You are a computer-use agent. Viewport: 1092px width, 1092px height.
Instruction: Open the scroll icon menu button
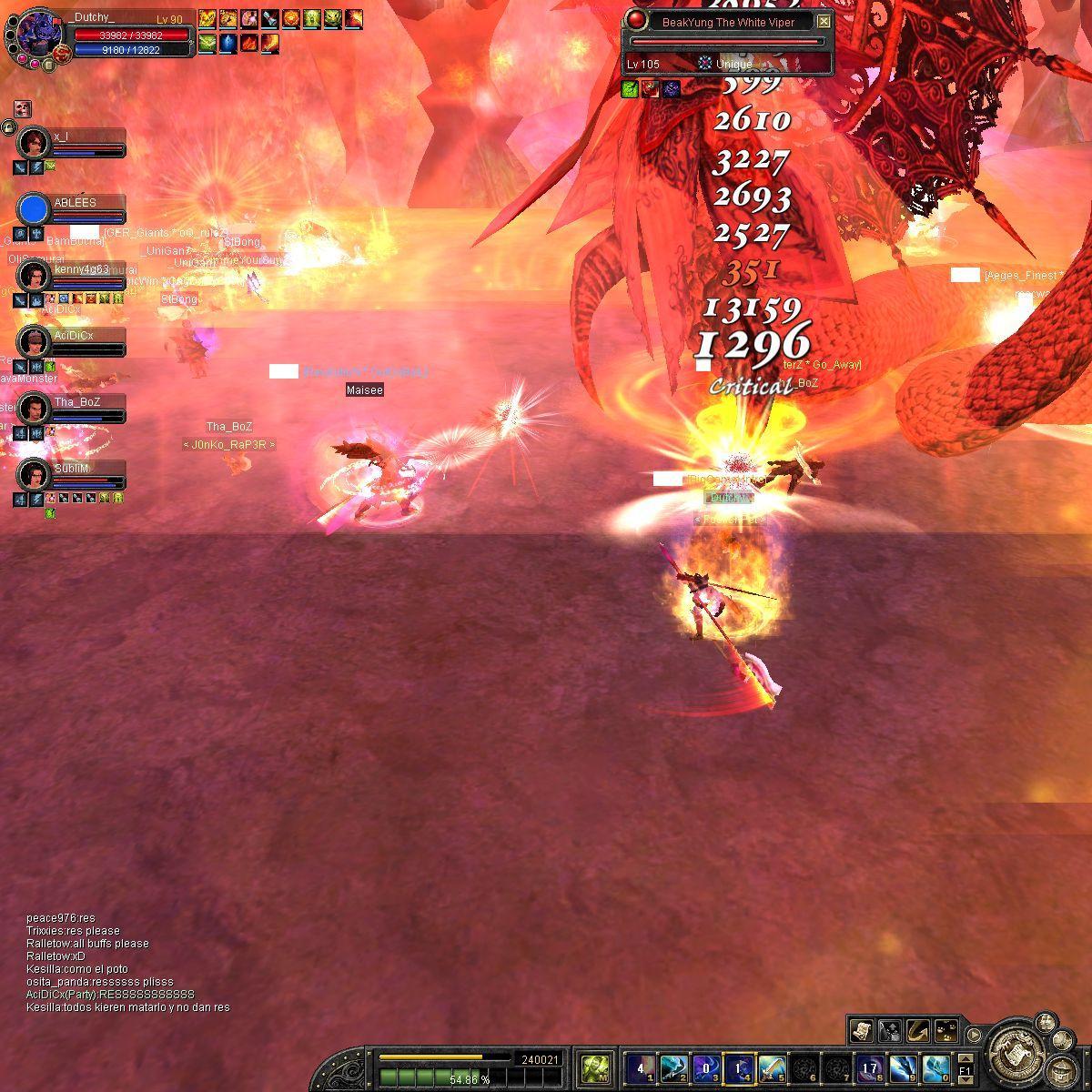pos(861,1030)
